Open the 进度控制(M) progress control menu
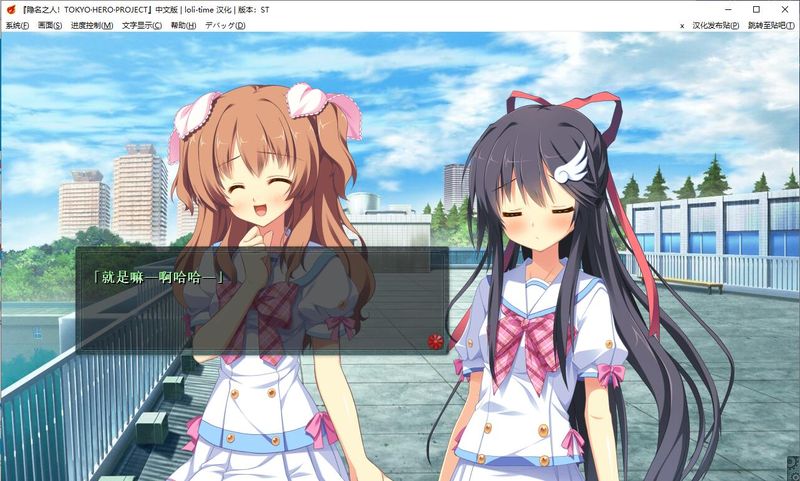 point(90,25)
